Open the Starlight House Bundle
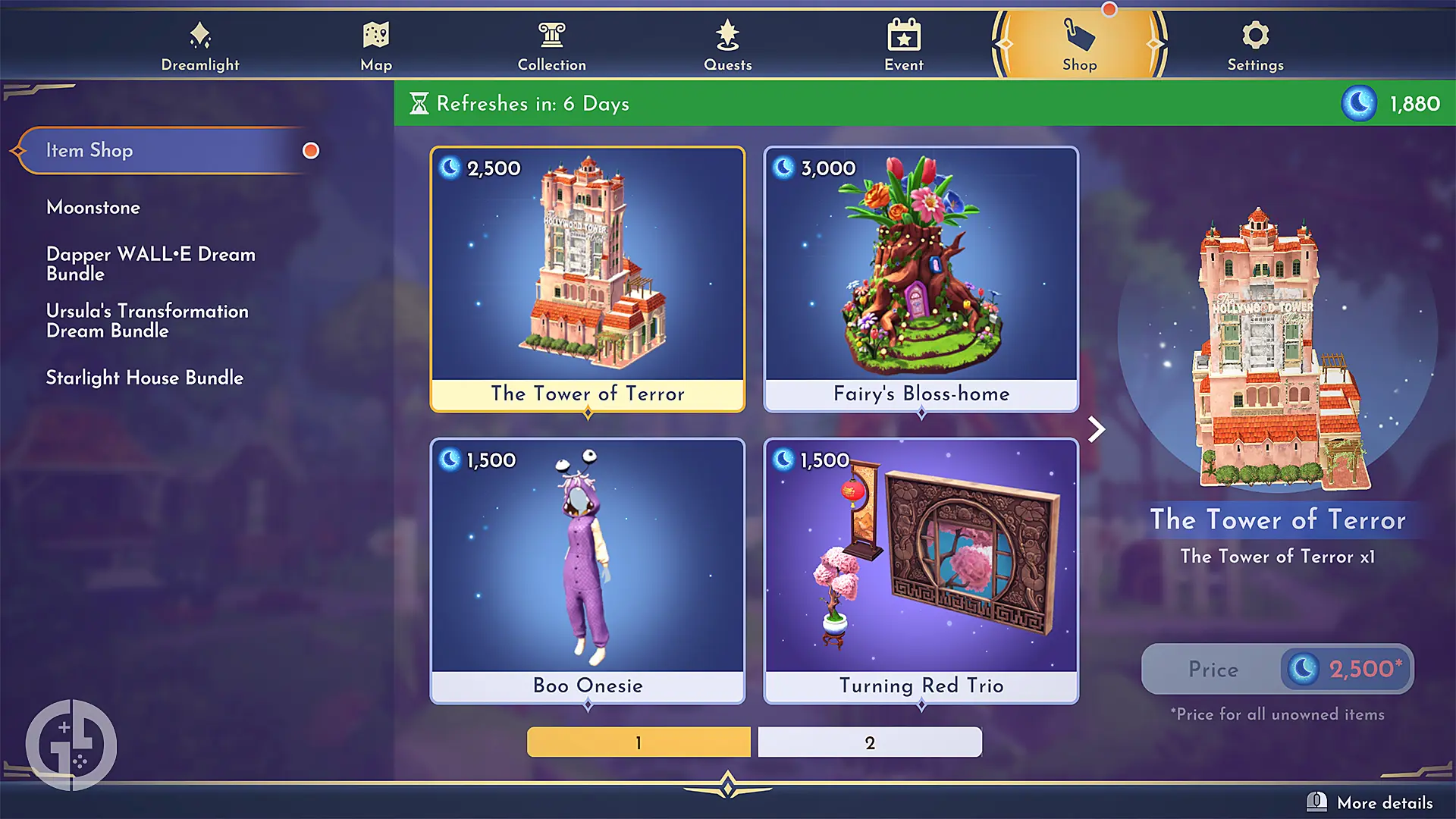This screenshot has height=819, width=1456. click(x=145, y=378)
